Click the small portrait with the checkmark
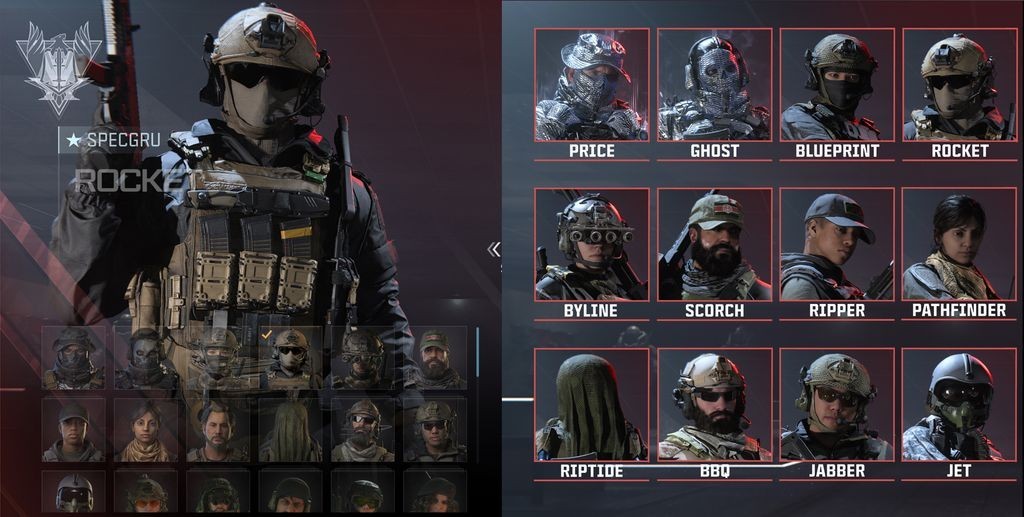This screenshot has height=517, width=1024. (x=290, y=358)
